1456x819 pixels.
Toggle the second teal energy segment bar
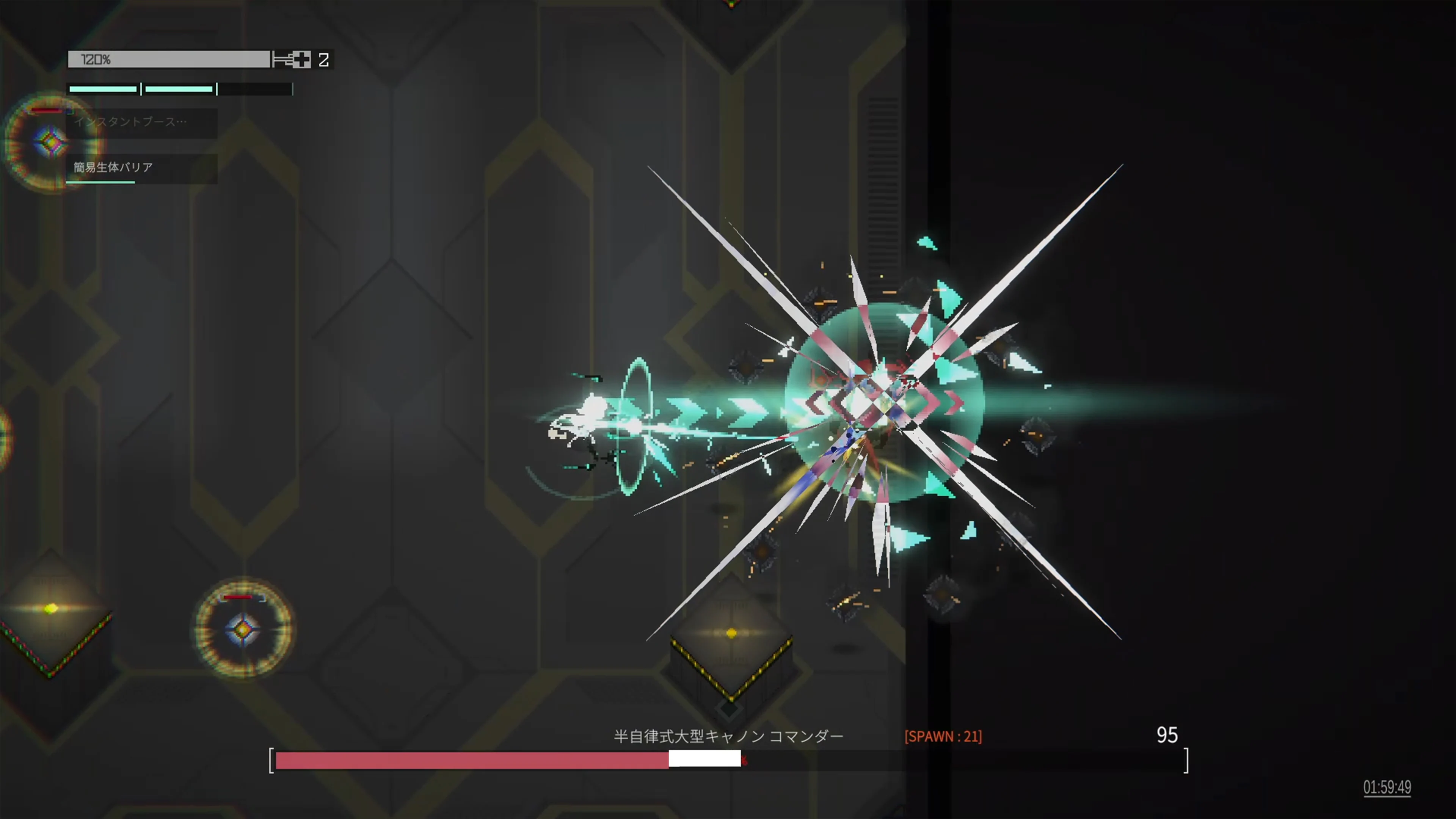(179, 89)
